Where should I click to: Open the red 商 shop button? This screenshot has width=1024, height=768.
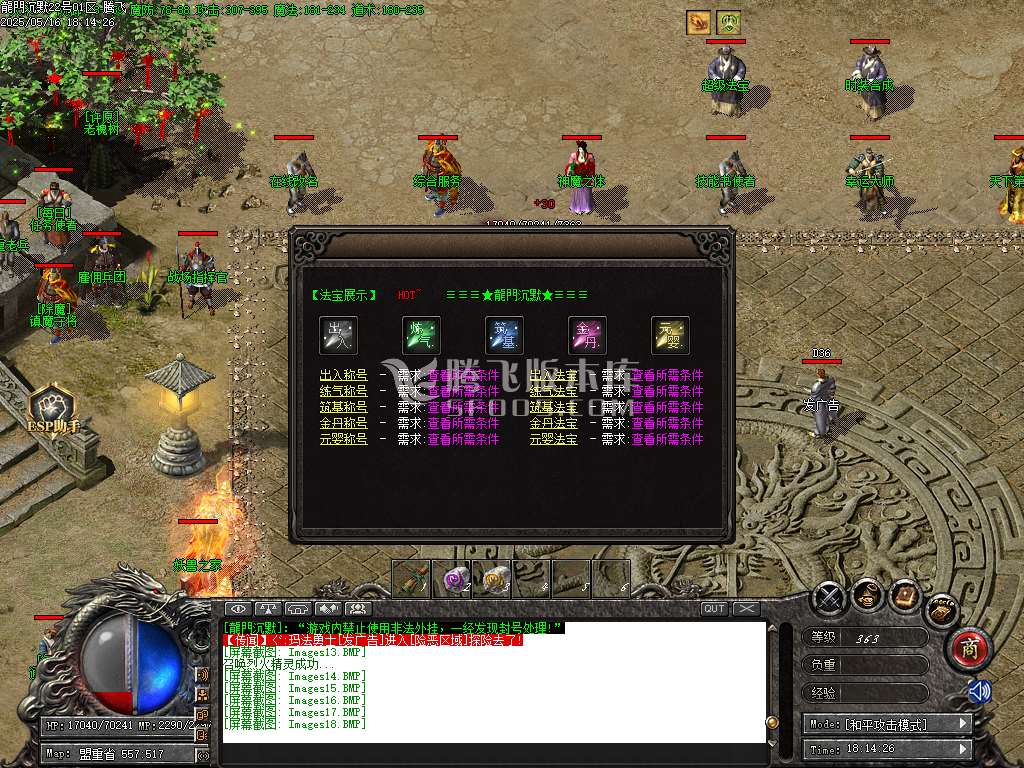[x=968, y=647]
